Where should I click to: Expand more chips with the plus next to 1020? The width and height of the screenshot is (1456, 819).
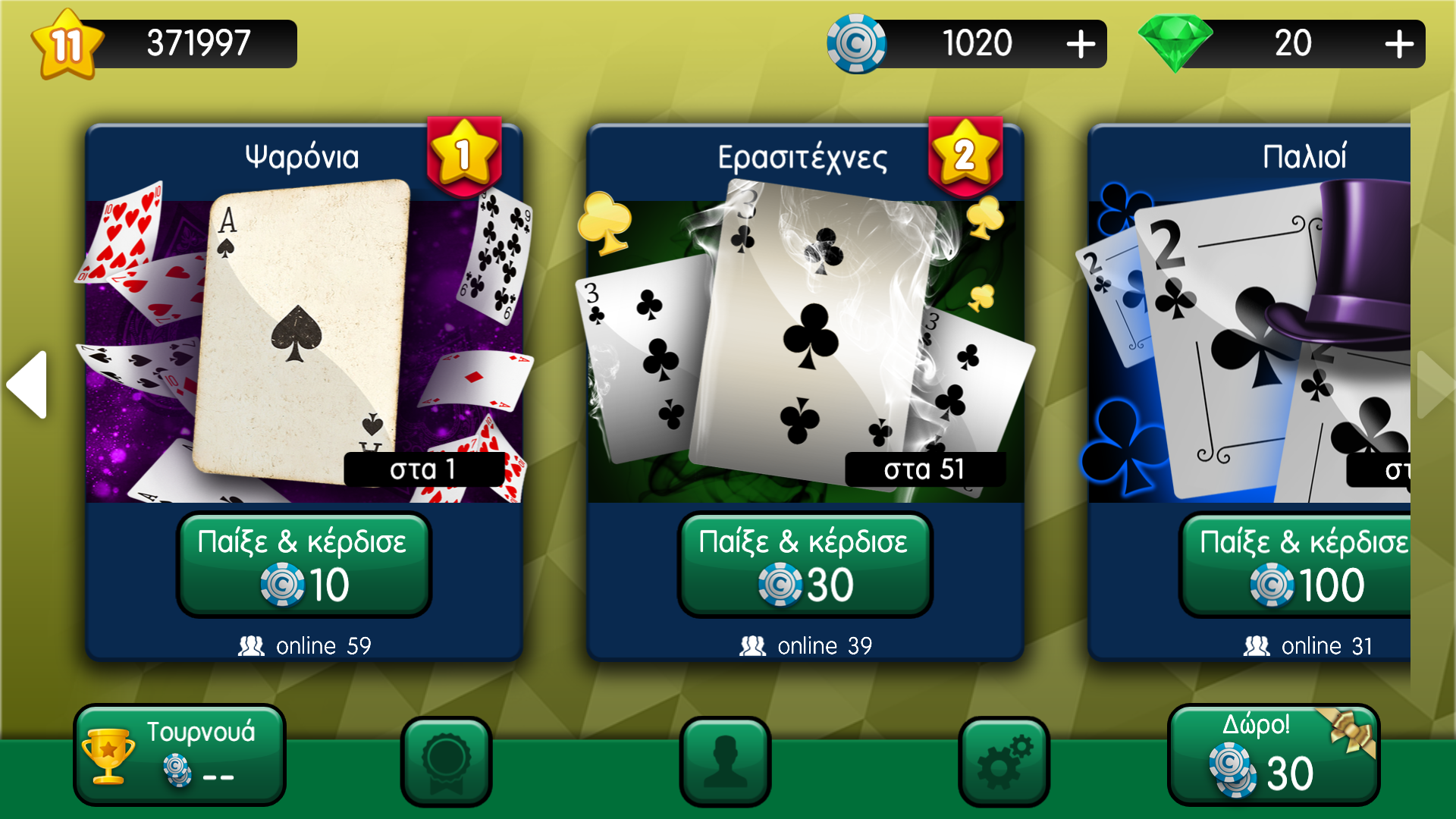1080,43
